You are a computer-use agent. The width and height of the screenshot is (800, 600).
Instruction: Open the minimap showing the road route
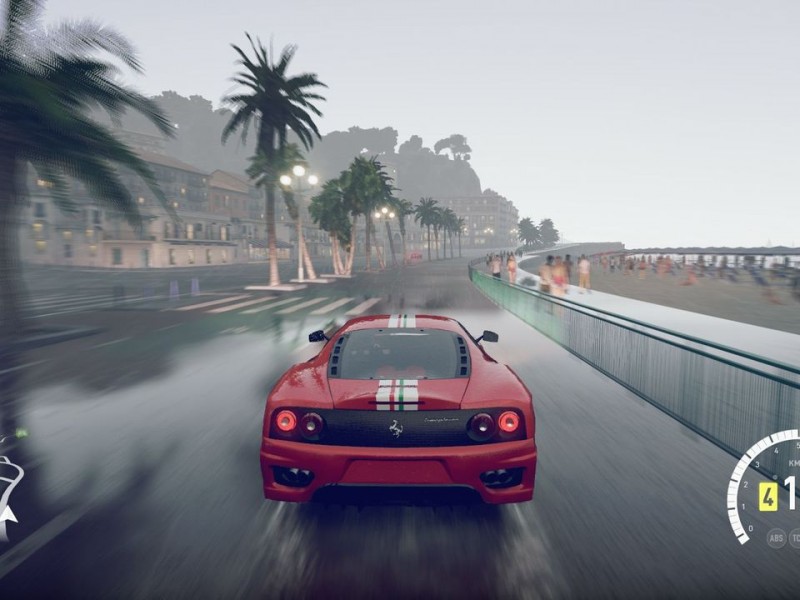(x=8, y=490)
